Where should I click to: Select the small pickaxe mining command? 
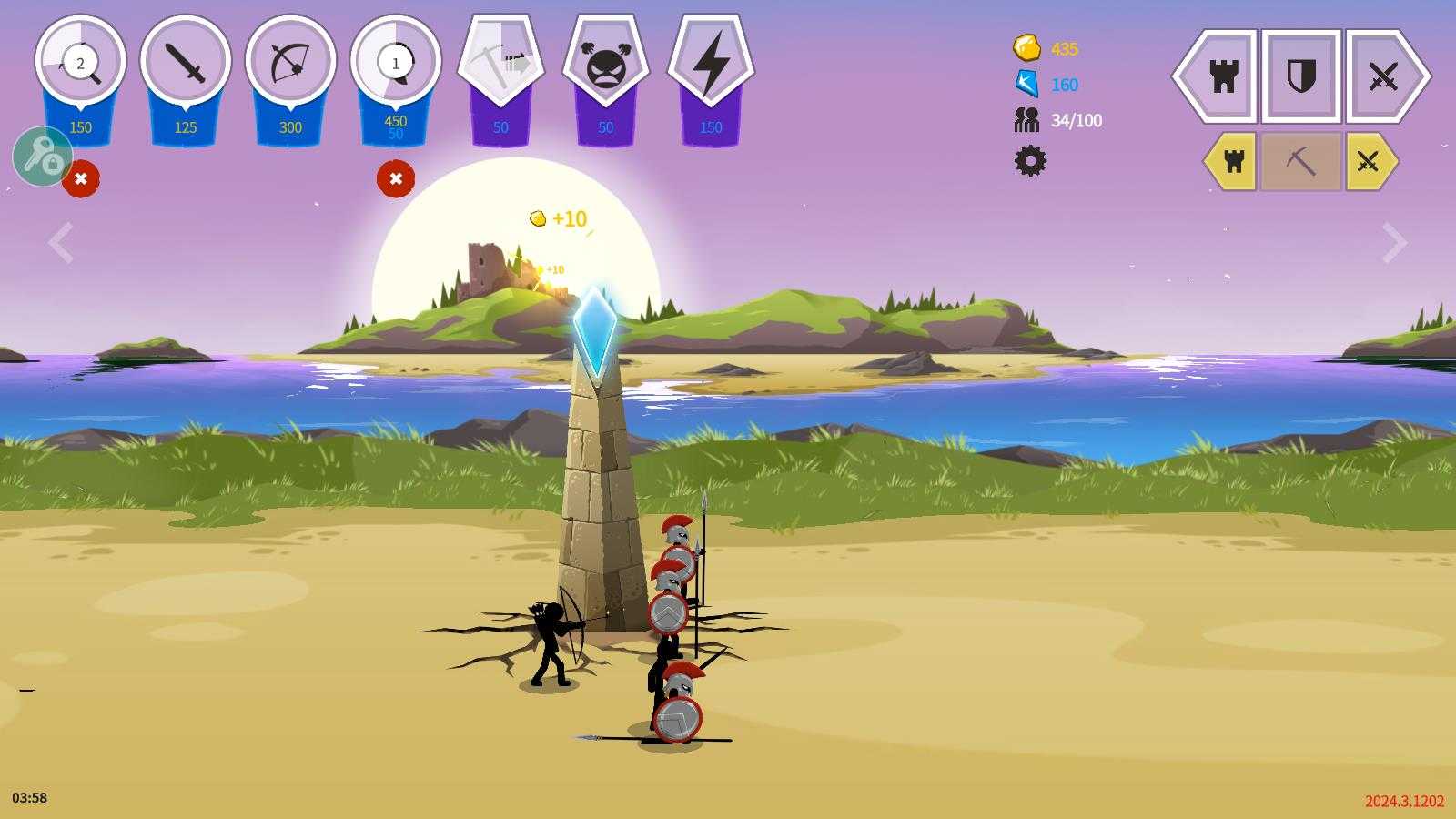coord(1300,162)
